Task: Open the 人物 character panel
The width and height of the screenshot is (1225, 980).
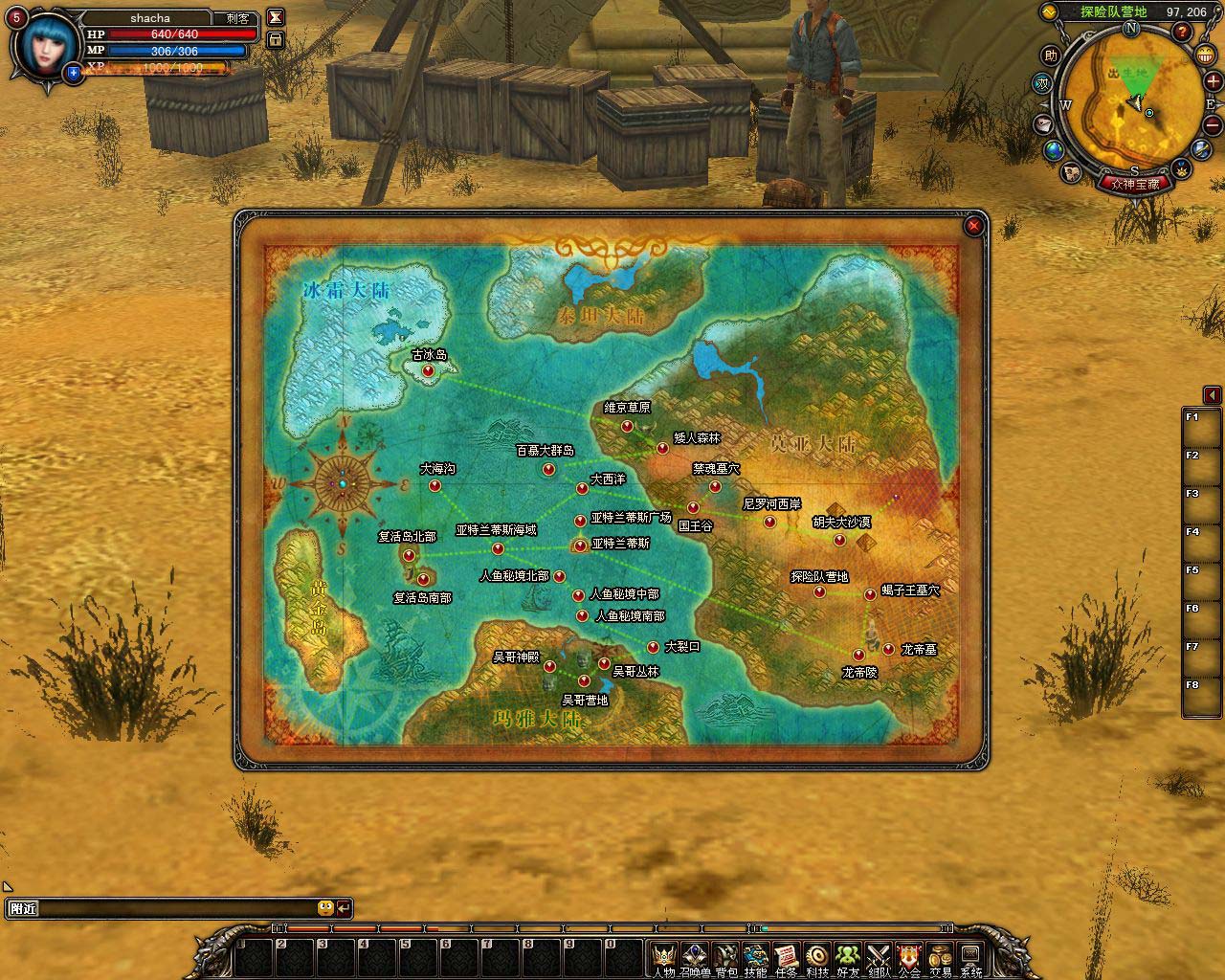Action: click(x=663, y=956)
